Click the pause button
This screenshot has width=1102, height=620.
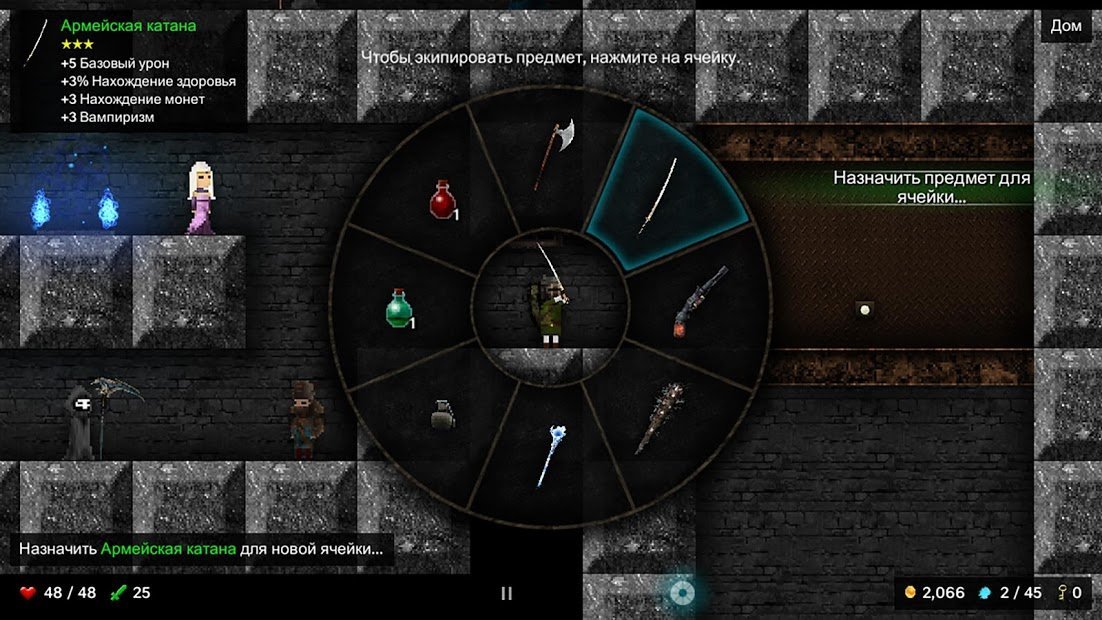pyautogui.click(x=506, y=593)
